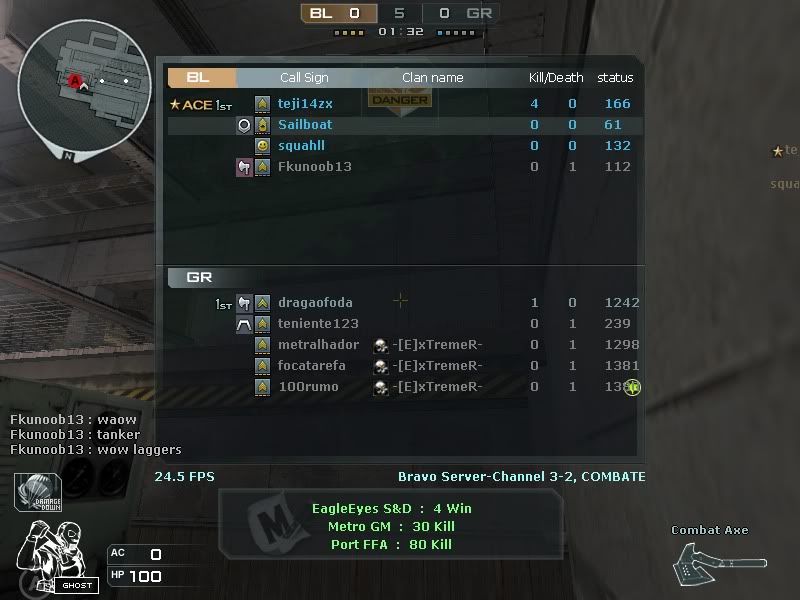The height and width of the screenshot is (600, 800).
Task: Select metralhador in the scoreboard
Action: (x=318, y=345)
